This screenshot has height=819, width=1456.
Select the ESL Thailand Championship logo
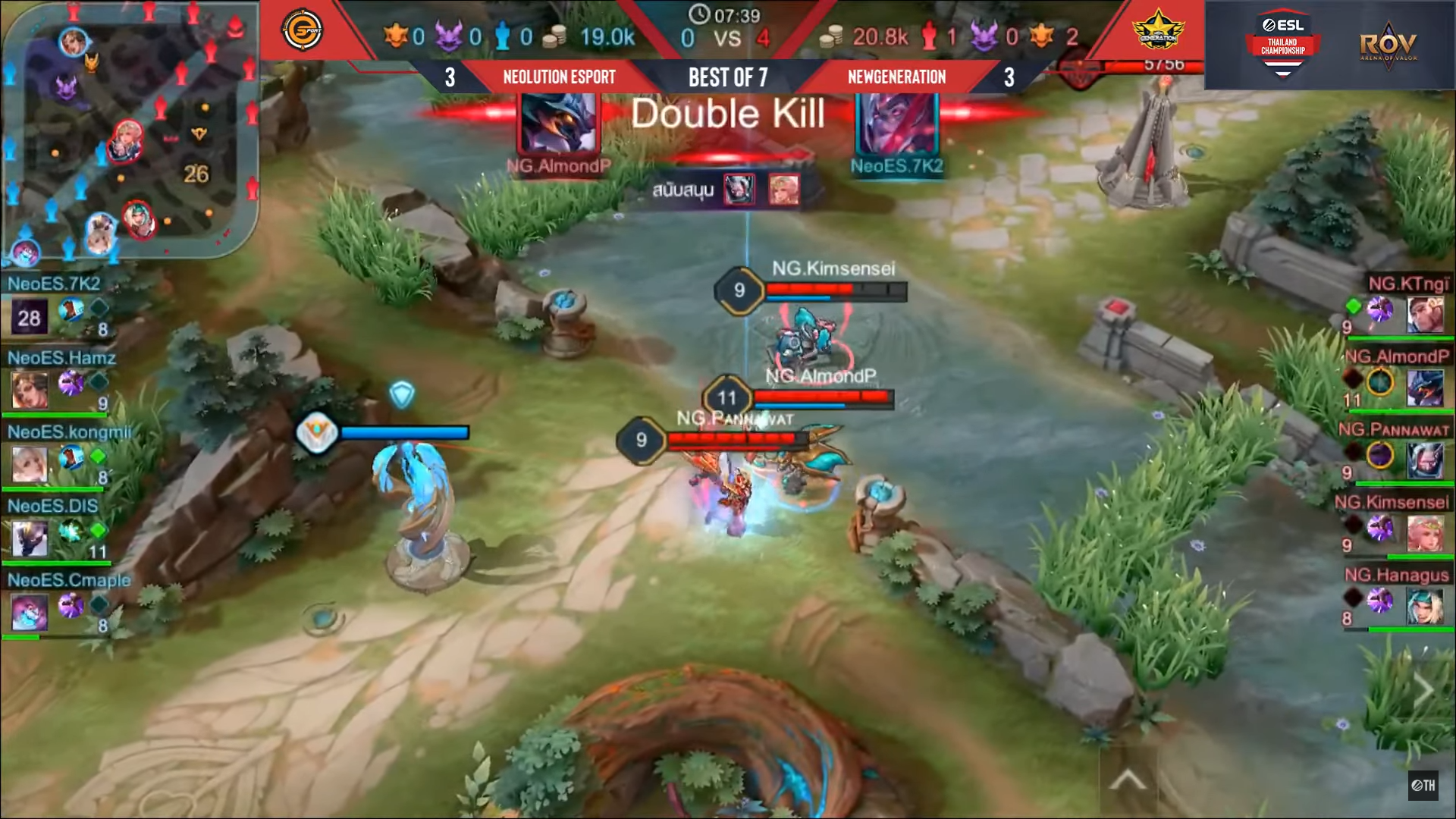[1282, 42]
